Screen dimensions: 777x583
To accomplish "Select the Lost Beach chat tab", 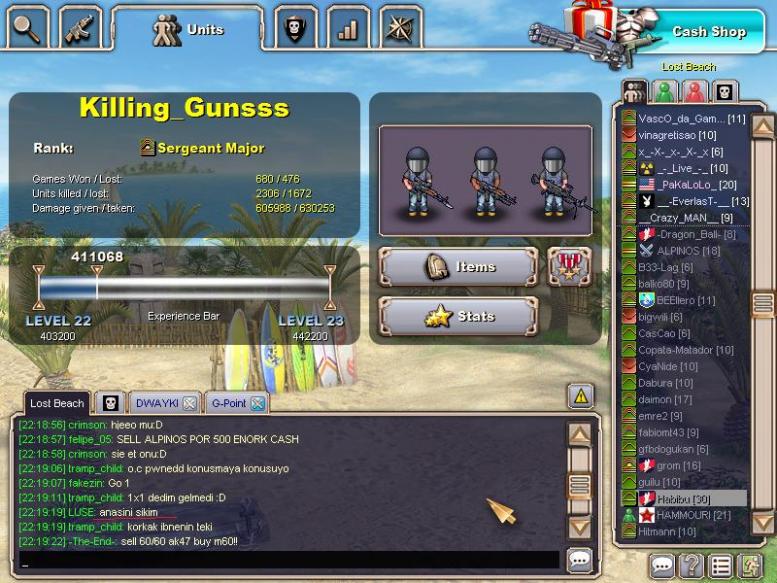I will [x=56, y=403].
